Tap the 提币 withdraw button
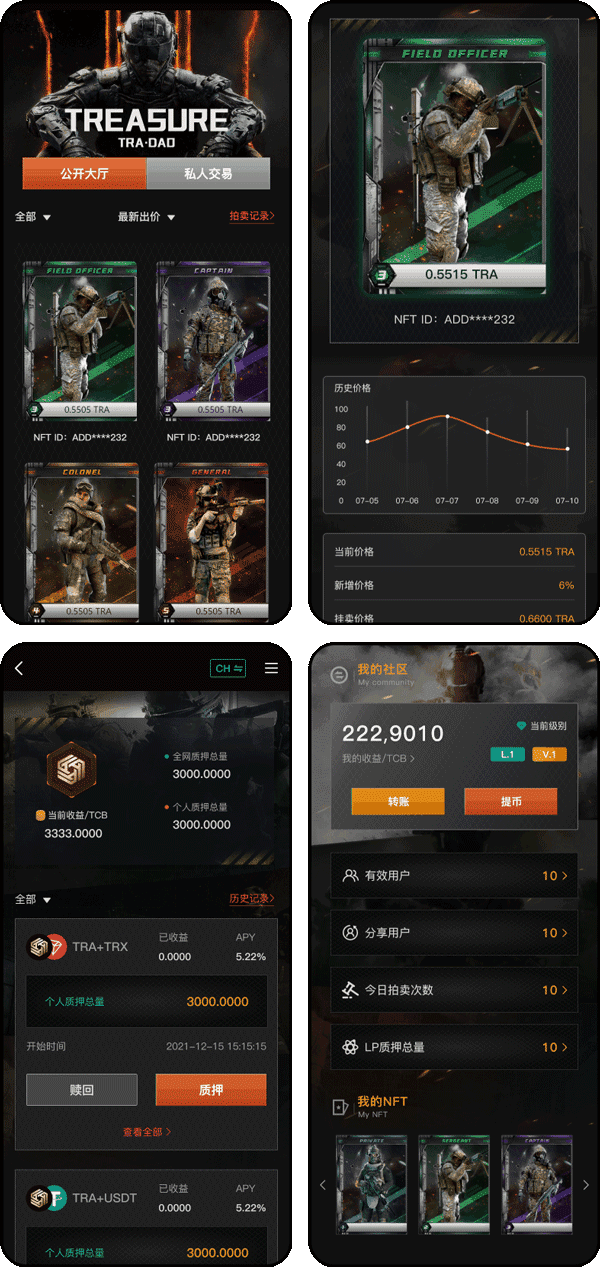This screenshot has height=1267, width=600. click(510, 801)
